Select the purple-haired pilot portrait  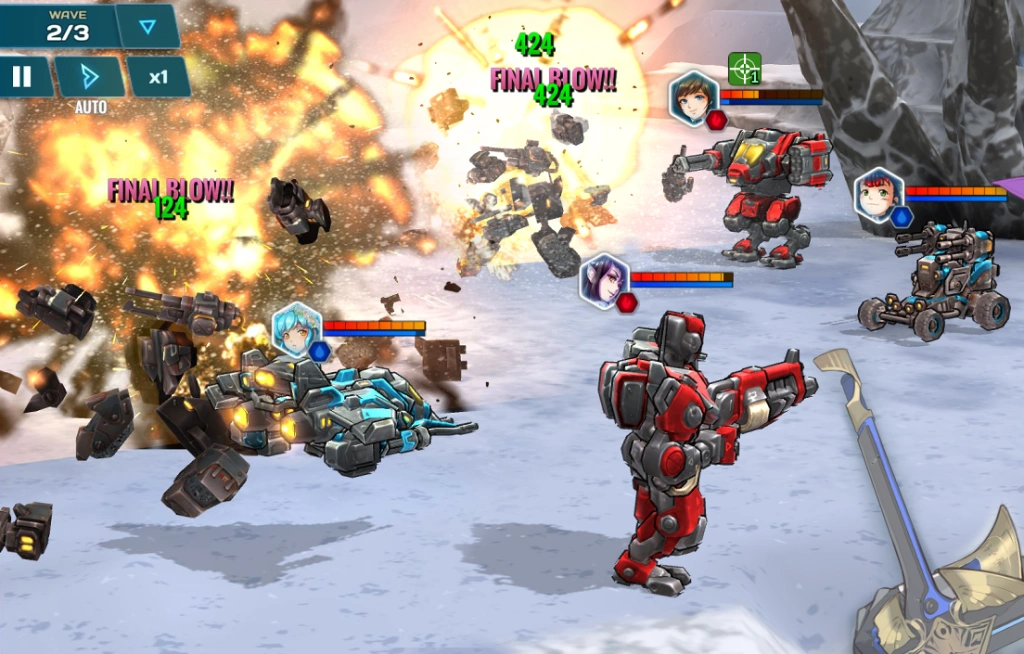click(x=605, y=280)
